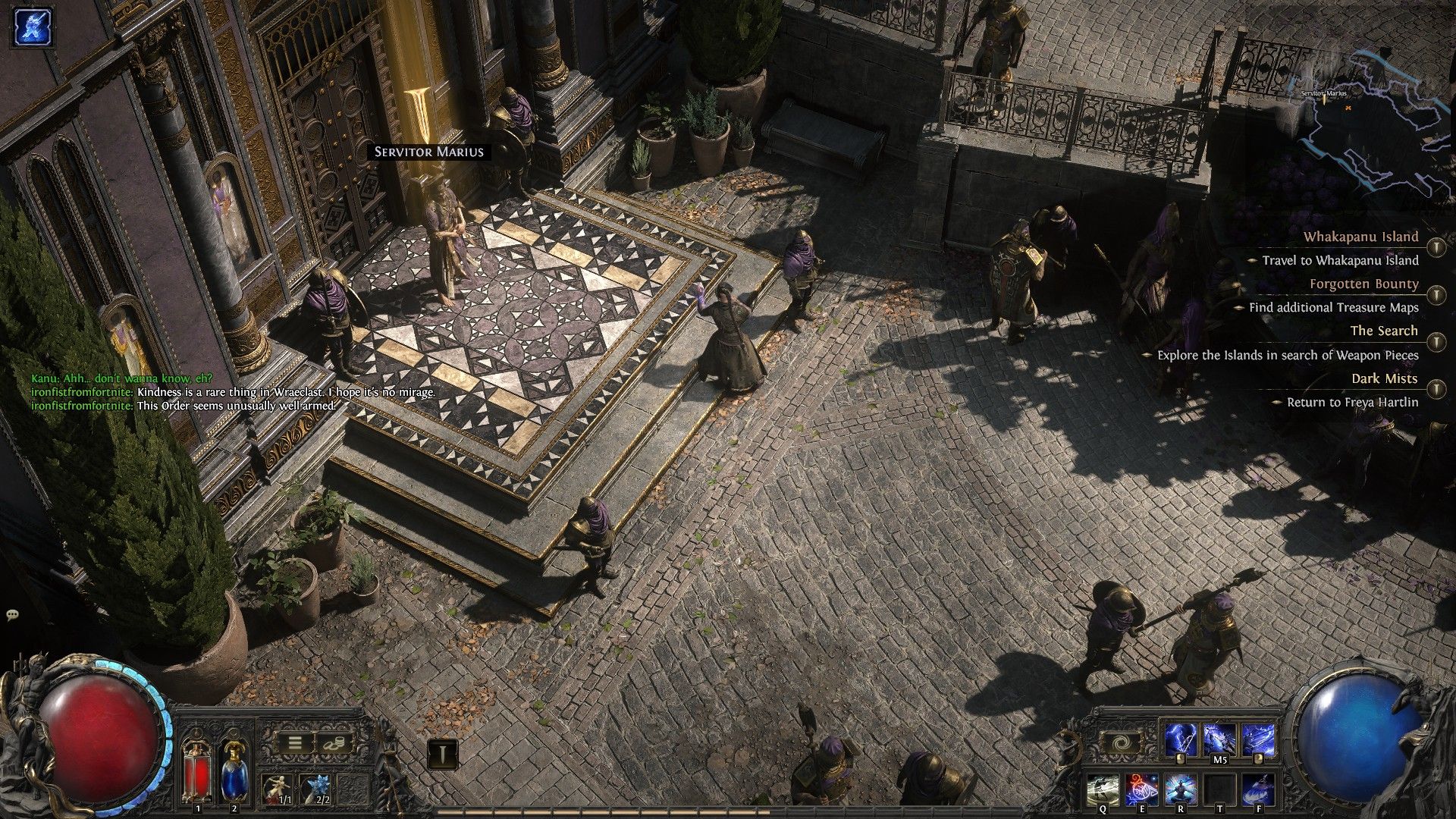Viewport: 1456px width, 819px height.
Task: Open the chat bubble icon
Action: 12,615
